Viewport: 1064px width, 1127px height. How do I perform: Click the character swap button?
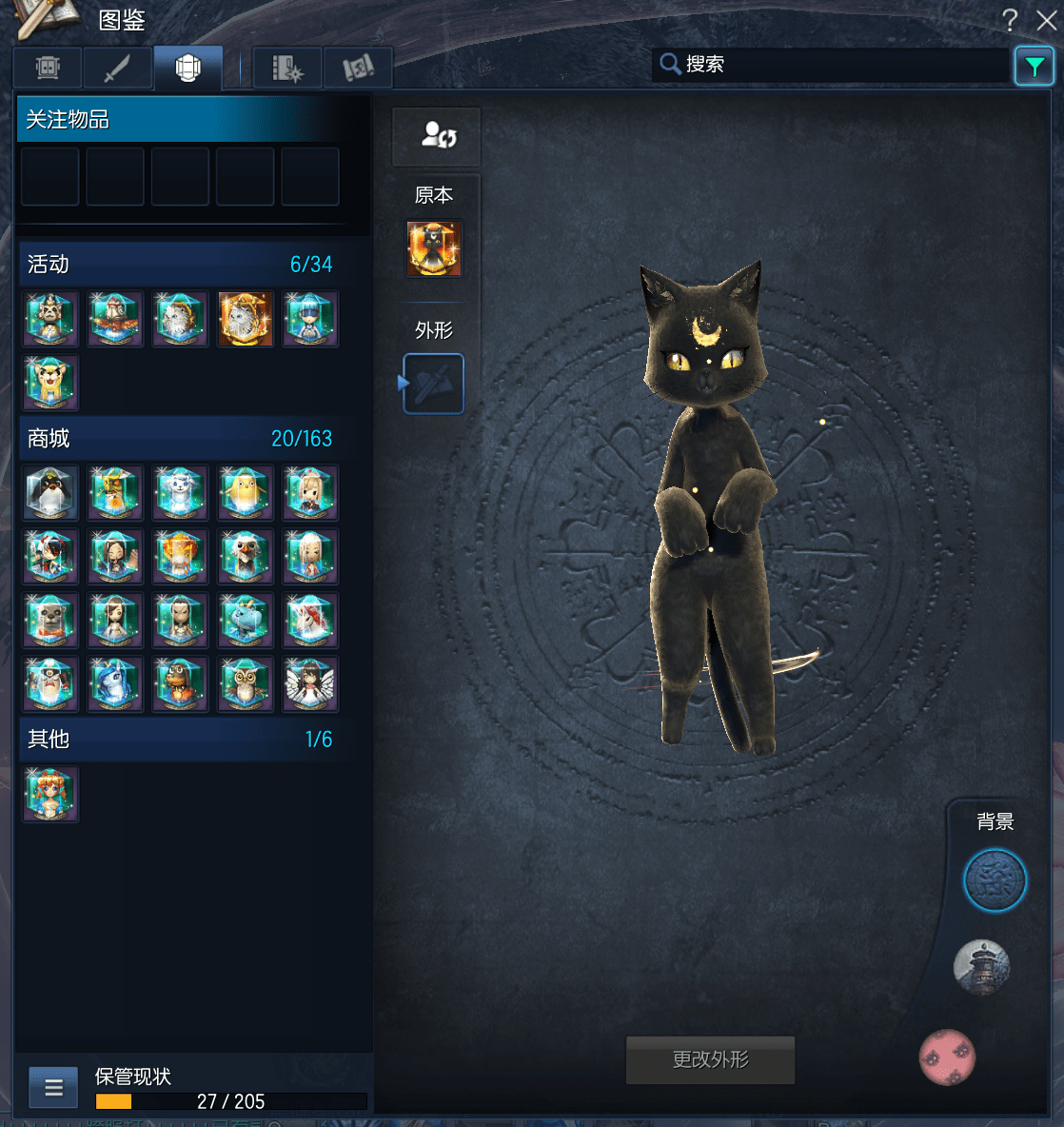pos(437,136)
